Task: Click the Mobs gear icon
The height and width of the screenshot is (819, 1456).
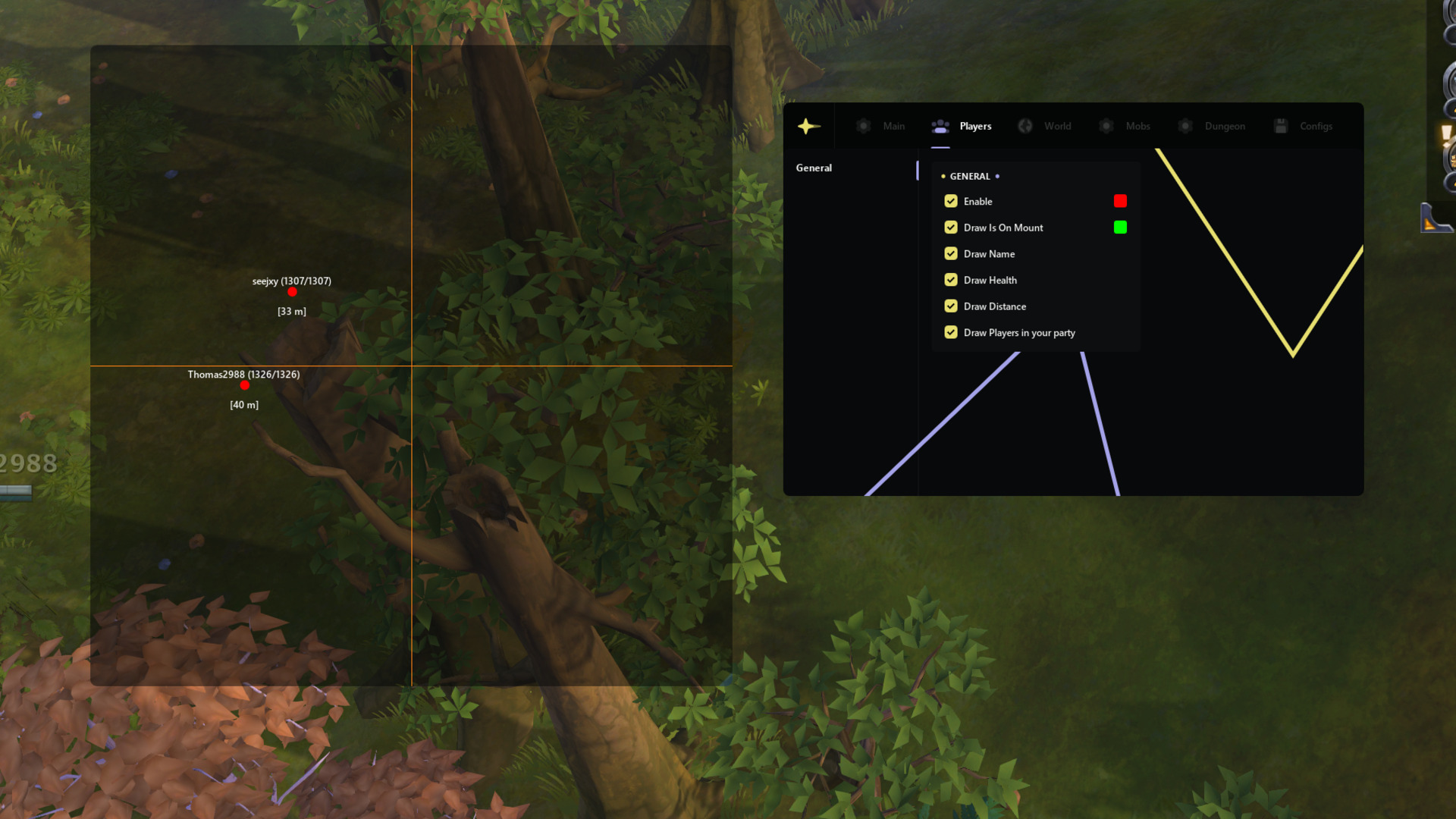Action: click(x=1106, y=126)
